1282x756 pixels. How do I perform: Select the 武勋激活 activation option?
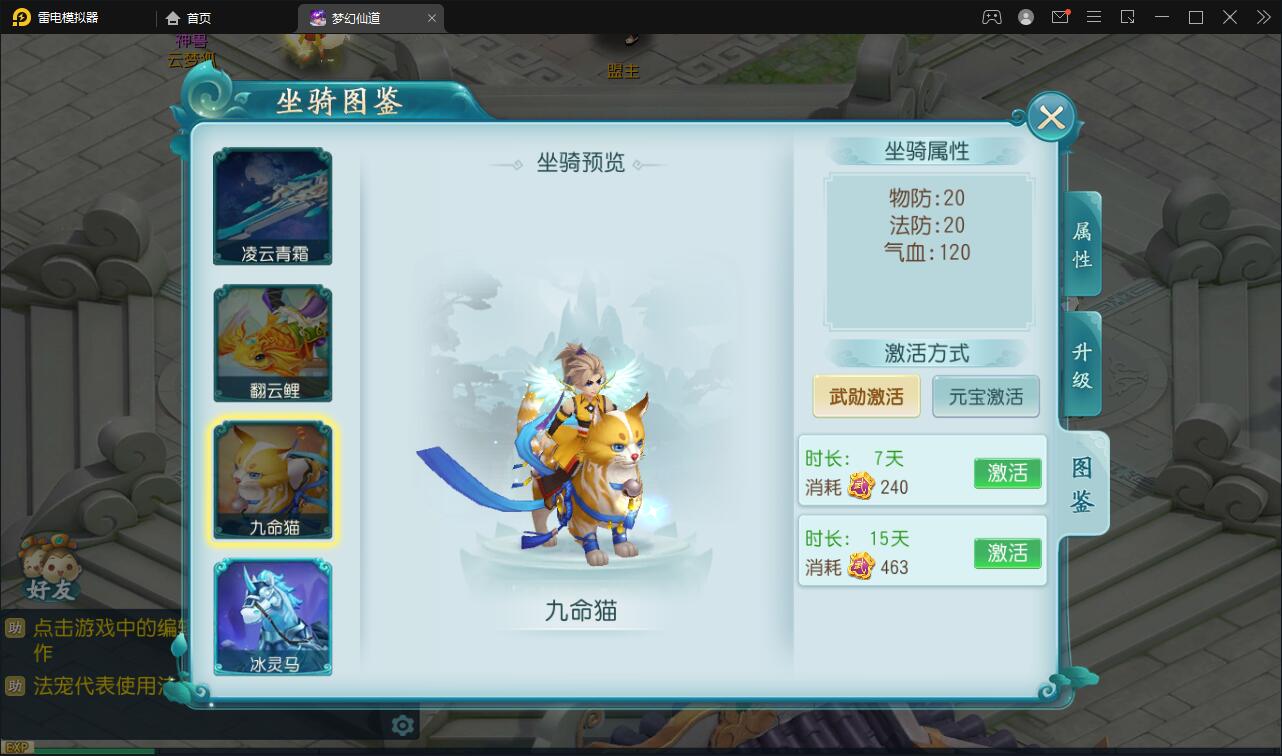(x=865, y=396)
